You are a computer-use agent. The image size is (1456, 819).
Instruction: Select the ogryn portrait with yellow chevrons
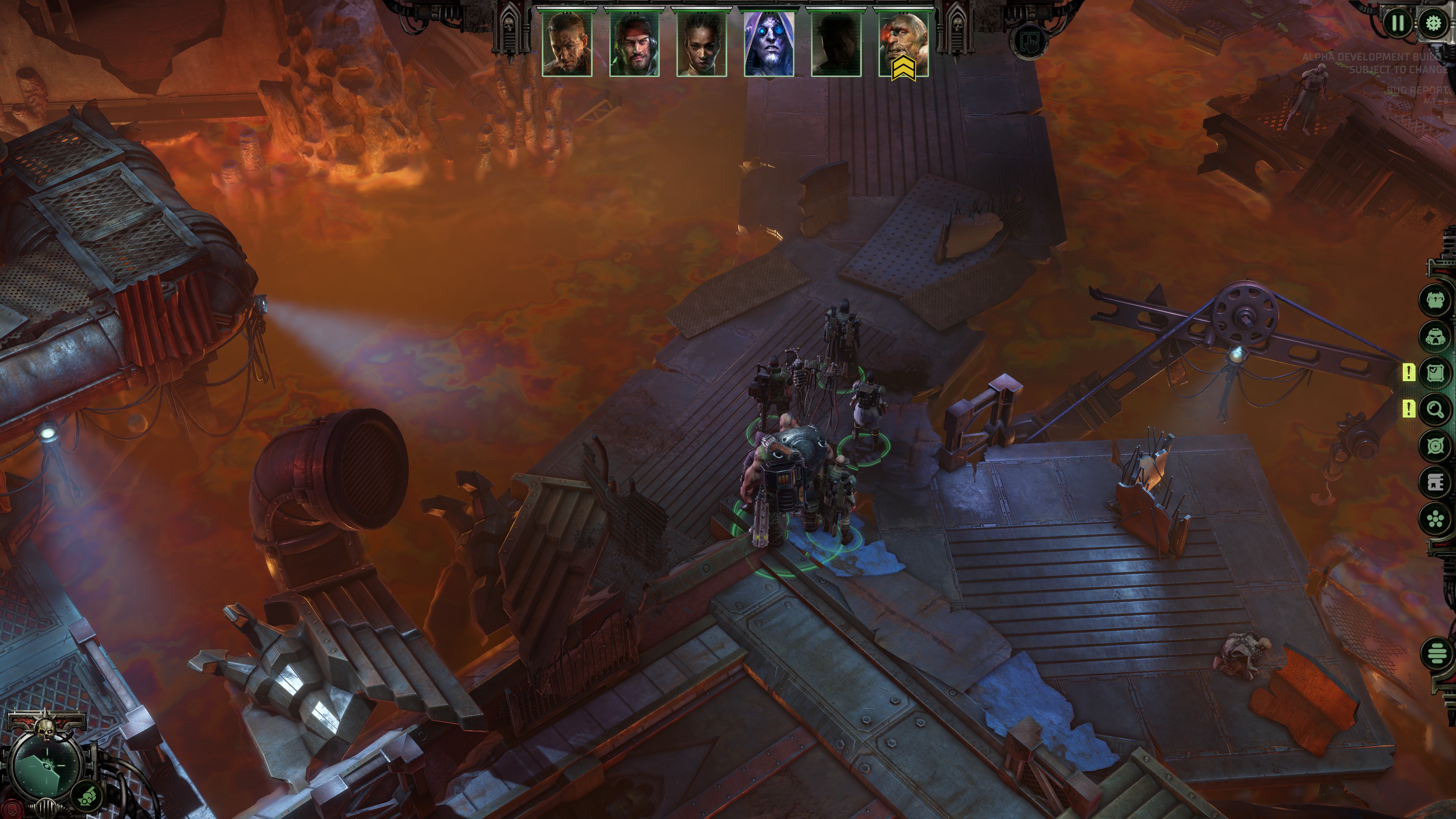tap(904, 44)
